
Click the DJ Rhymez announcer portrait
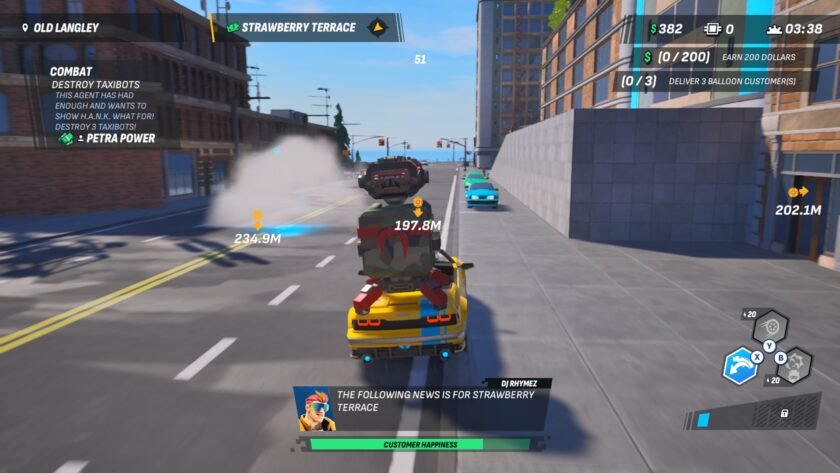point(314,407)
